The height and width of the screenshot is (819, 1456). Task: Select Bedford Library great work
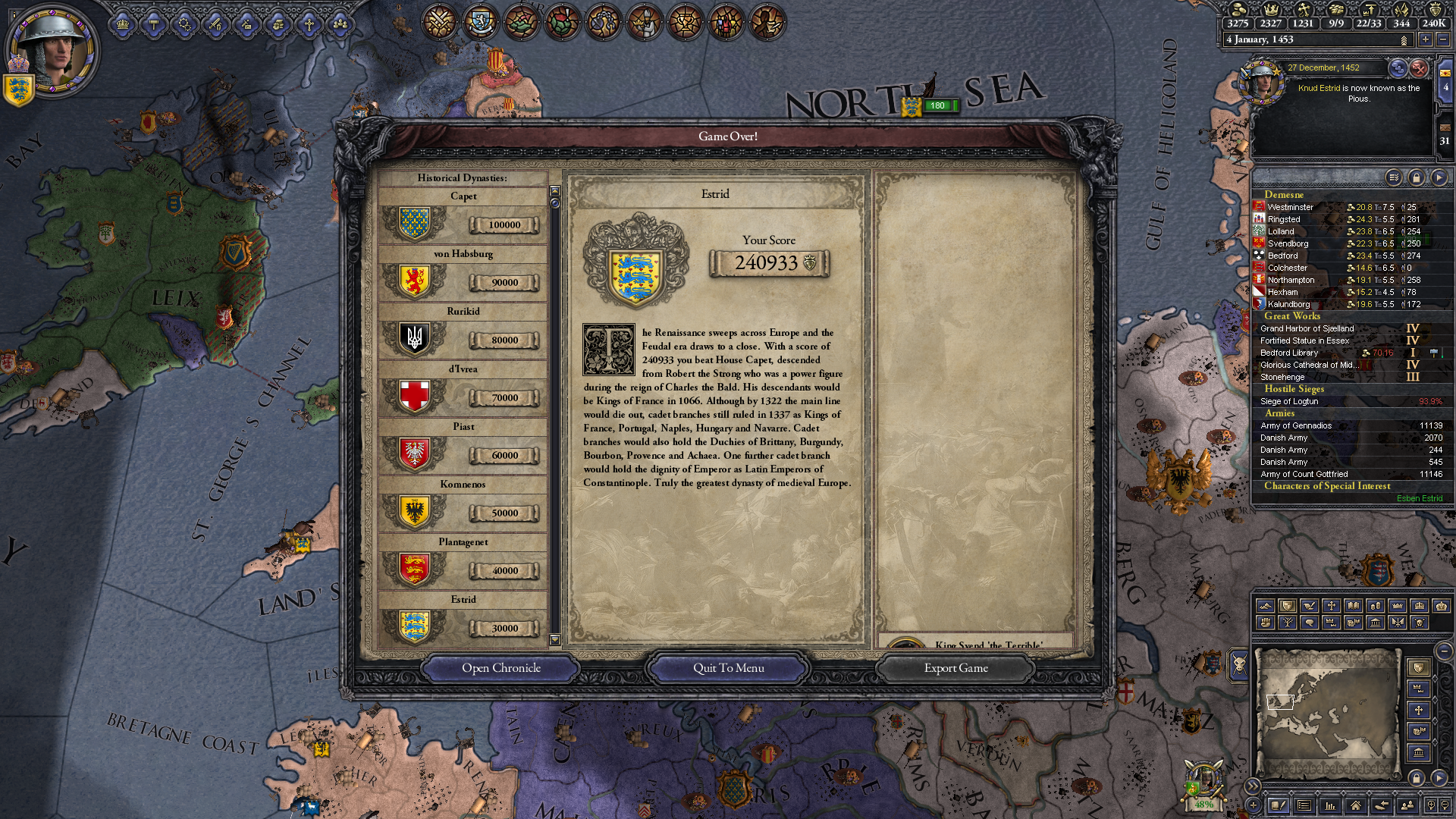[1289, 353]
